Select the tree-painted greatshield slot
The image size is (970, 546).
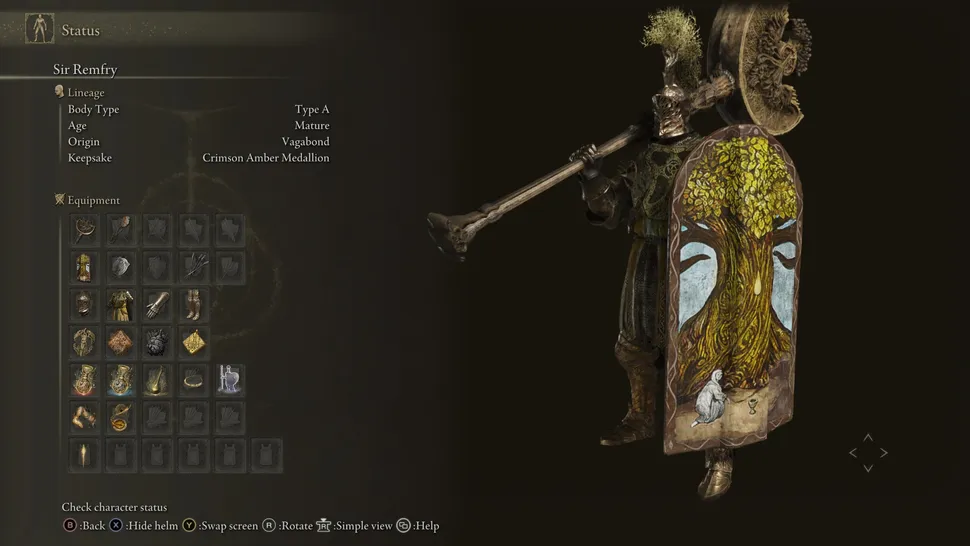85,267
